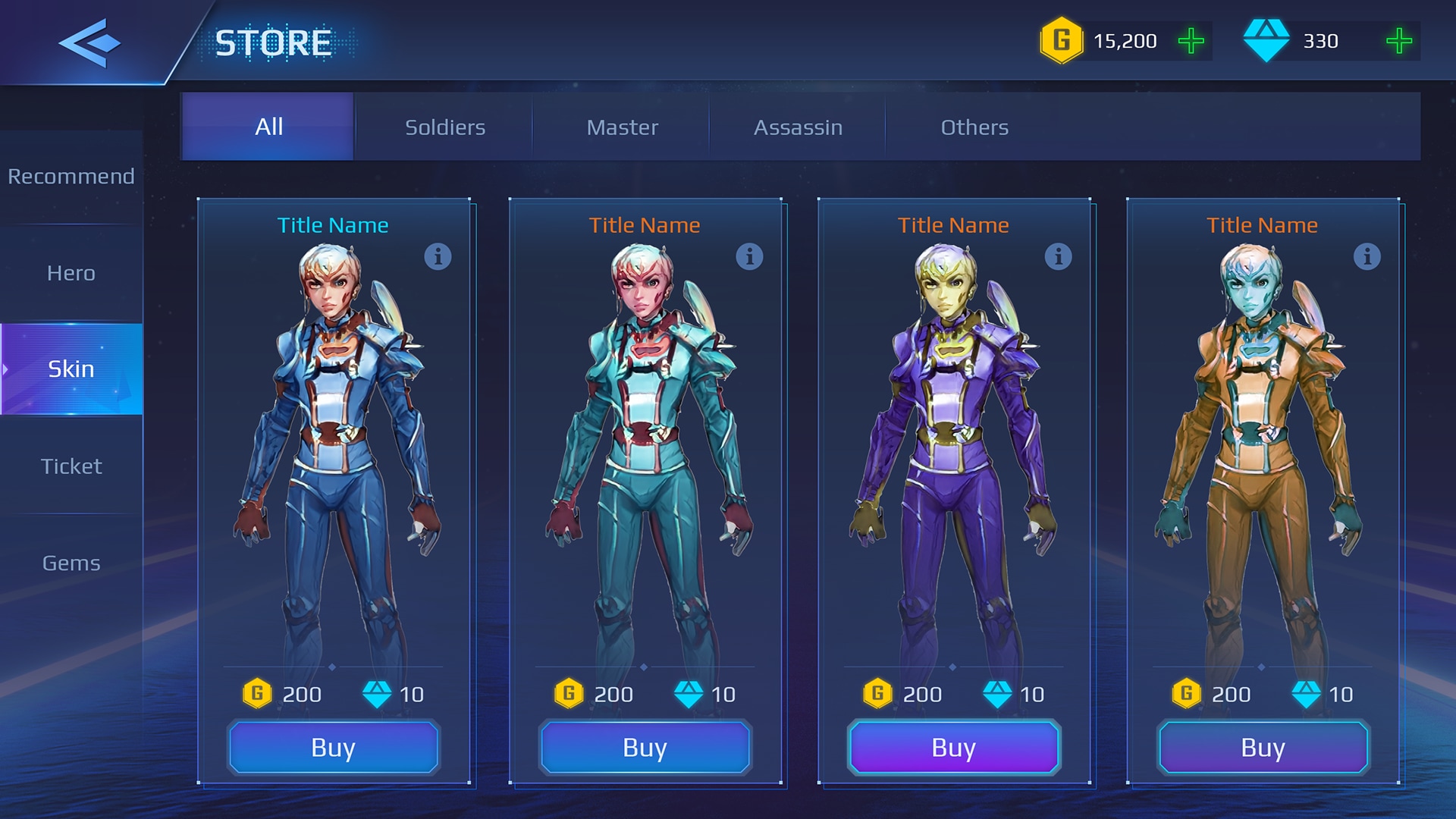Open the Gems section in the sidebar
Screen dimensions: 1456x819
click(71, 563)
